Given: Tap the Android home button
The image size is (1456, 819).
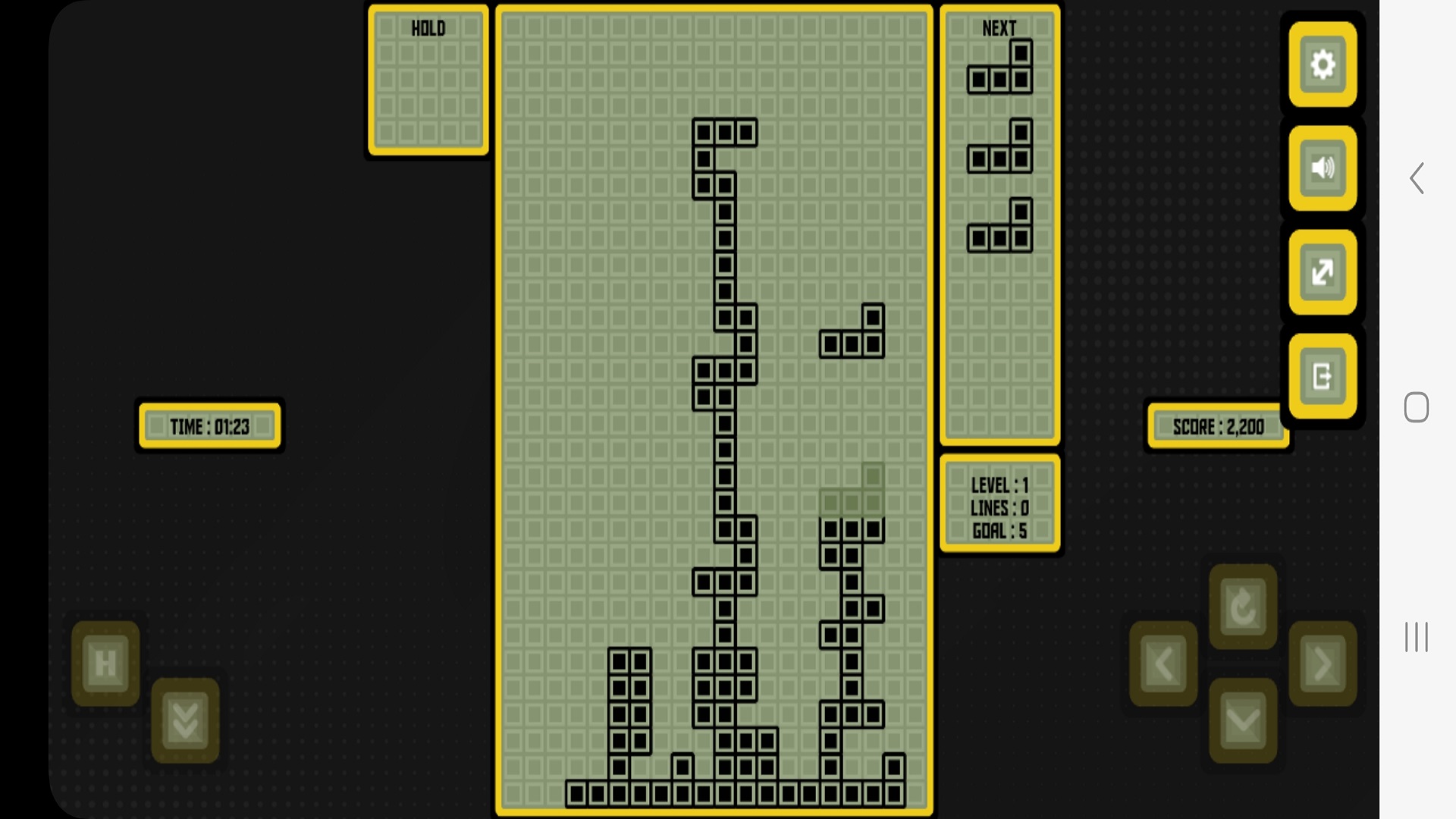Looking at the screenshot, I should pos(1417,408).
